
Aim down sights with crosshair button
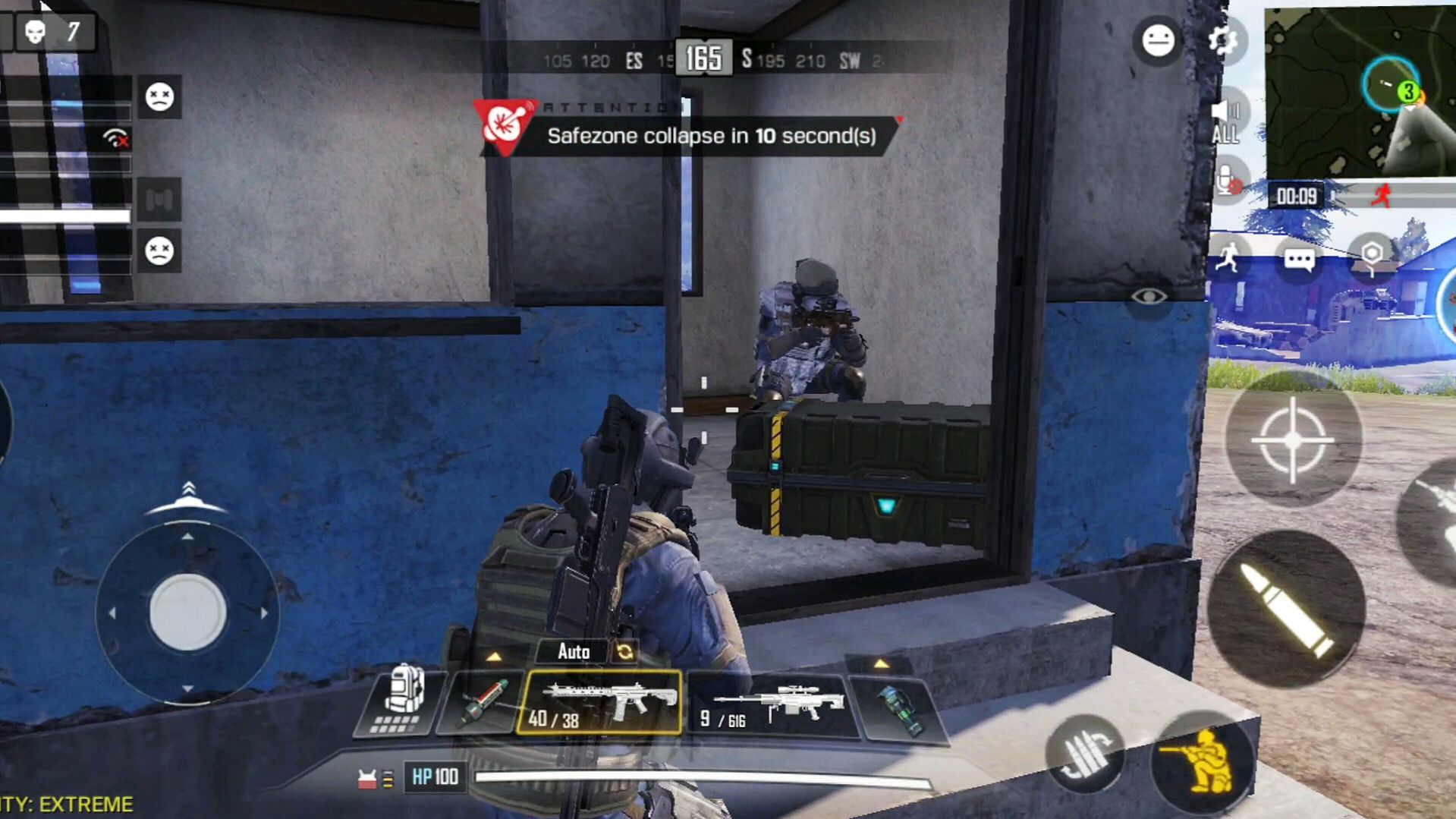1292,440
